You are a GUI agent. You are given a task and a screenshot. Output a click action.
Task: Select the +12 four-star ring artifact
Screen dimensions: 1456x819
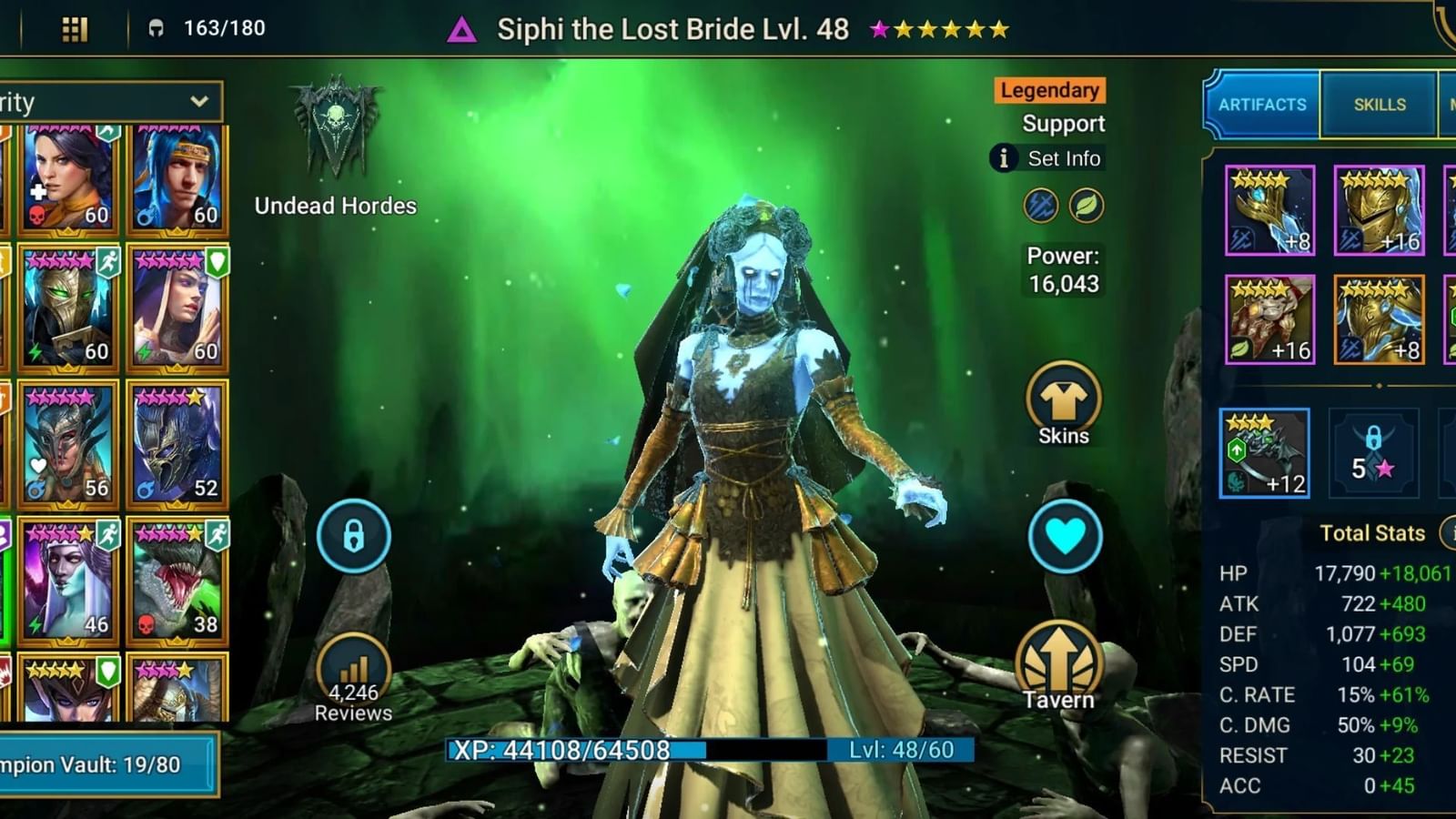[x=1266, y=452]
